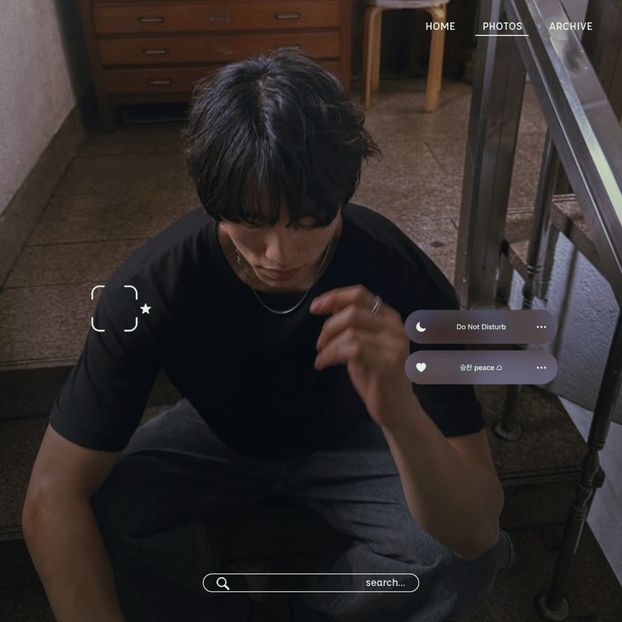Select the focus frame bracket icon
This screenshot has height=622, width=622.
click(114, 308)
